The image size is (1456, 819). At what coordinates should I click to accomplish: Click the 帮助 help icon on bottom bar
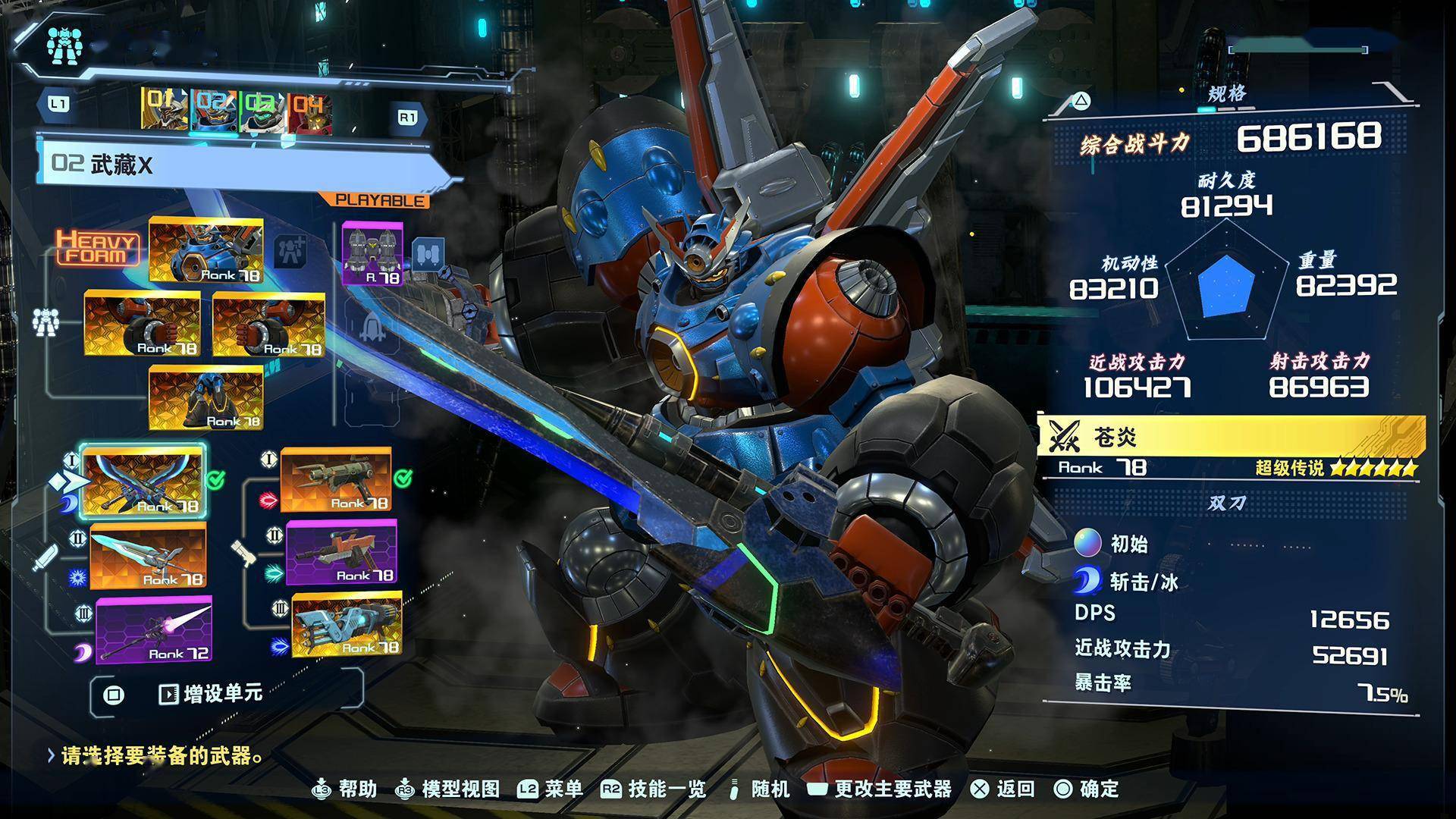tap(322, 789)
